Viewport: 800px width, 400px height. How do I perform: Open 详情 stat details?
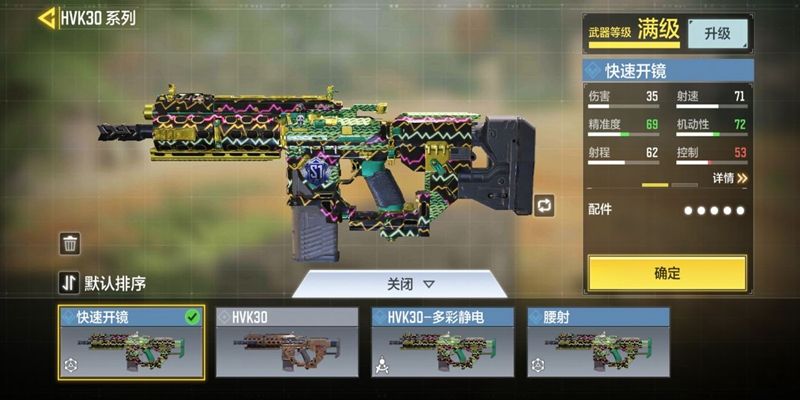(730, 178)
